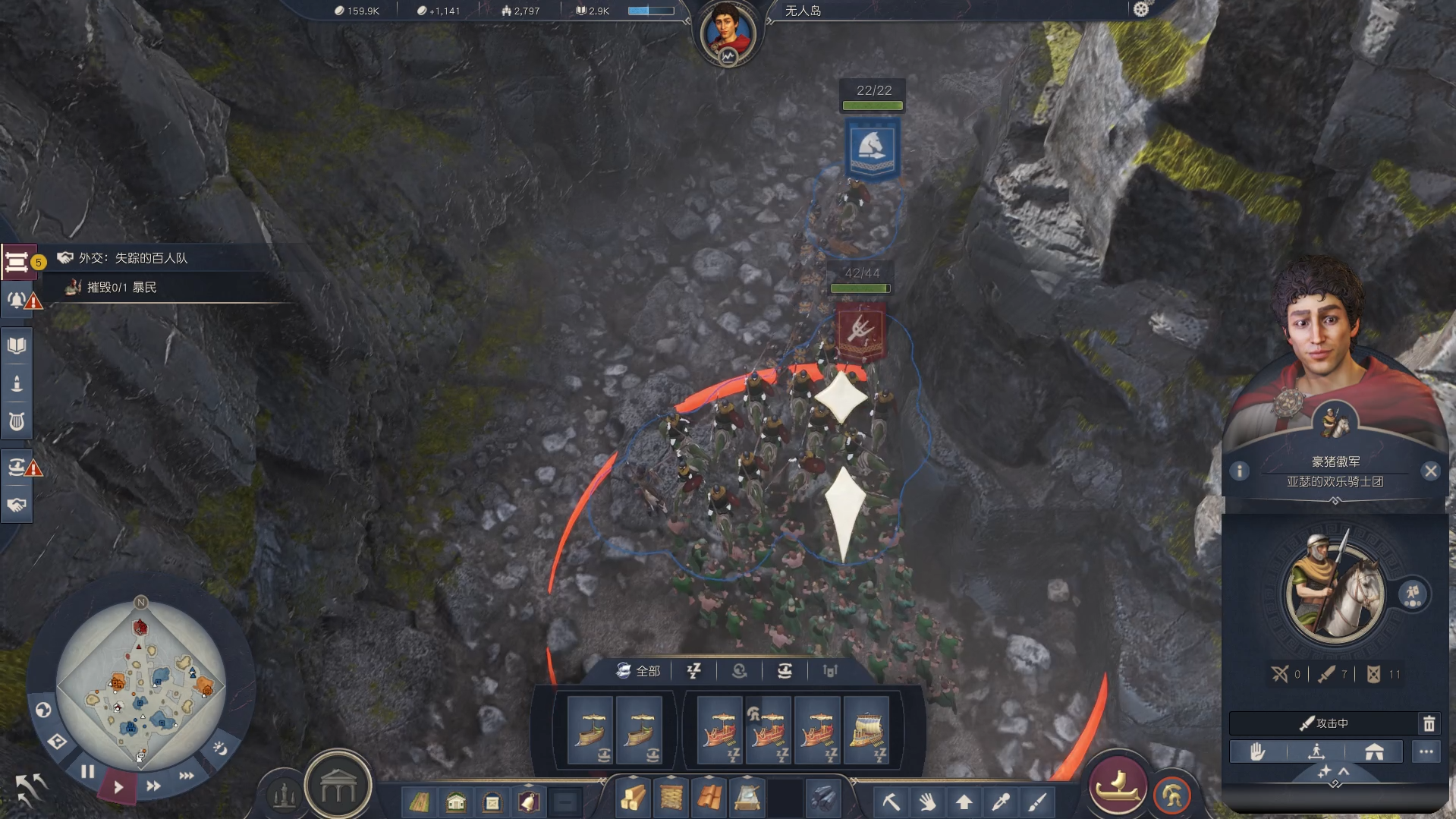Open the temple building menu button
Viewport: 1456px width, 819px height.
(338, 789)
